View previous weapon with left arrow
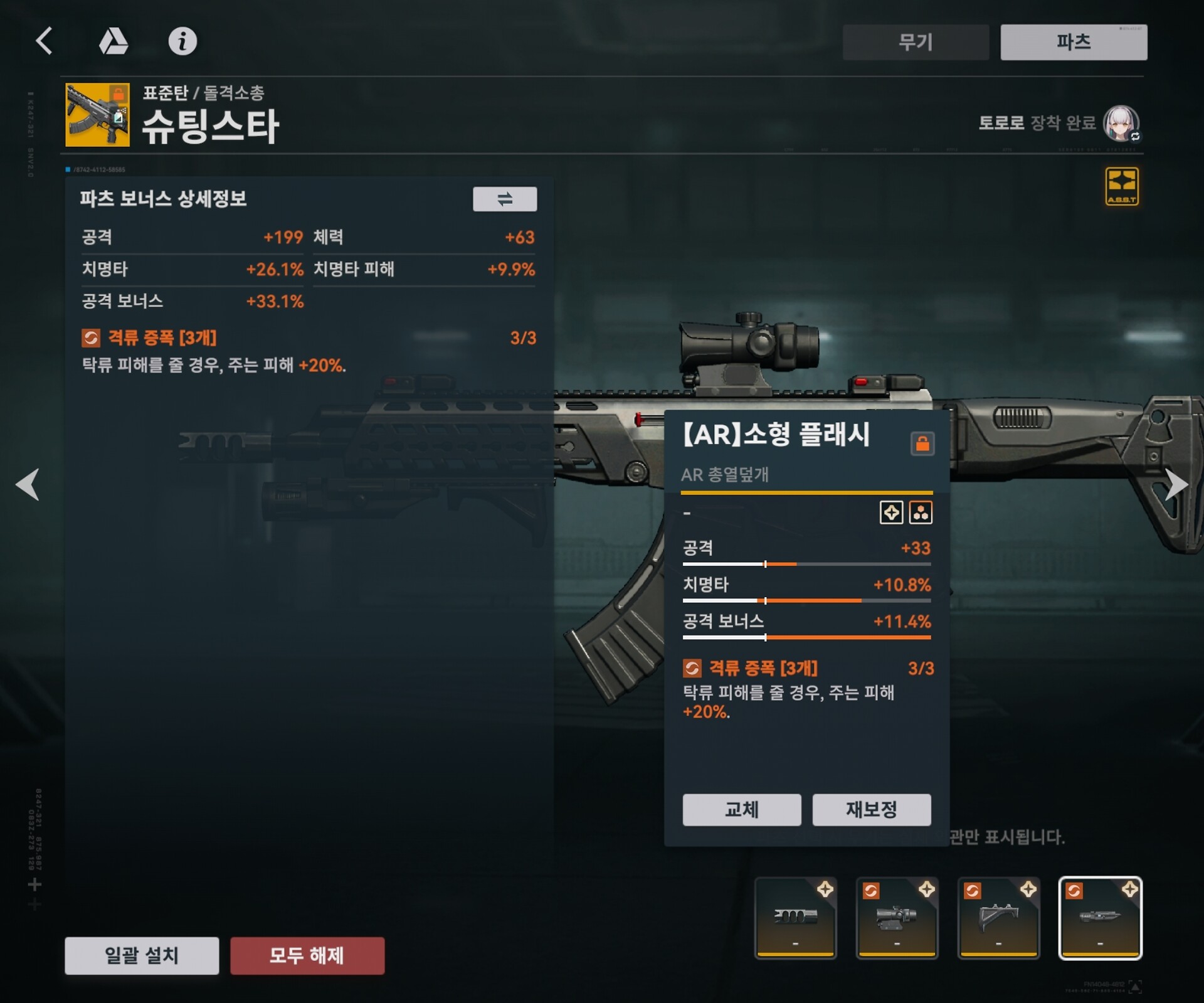 click(x=28, y=484)
